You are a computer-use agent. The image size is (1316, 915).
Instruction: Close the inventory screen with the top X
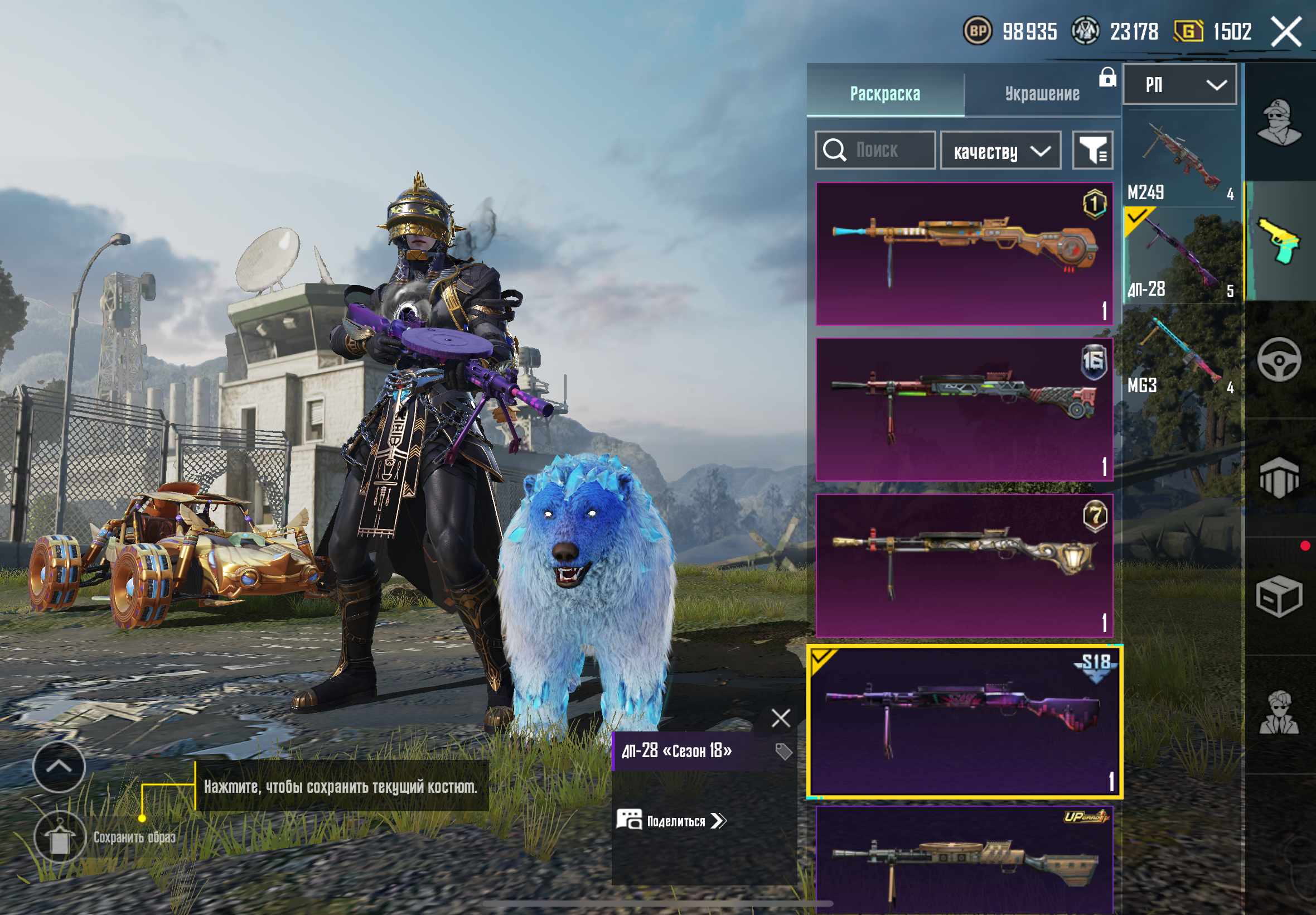pyautogui.click(x=1286, y=32)
